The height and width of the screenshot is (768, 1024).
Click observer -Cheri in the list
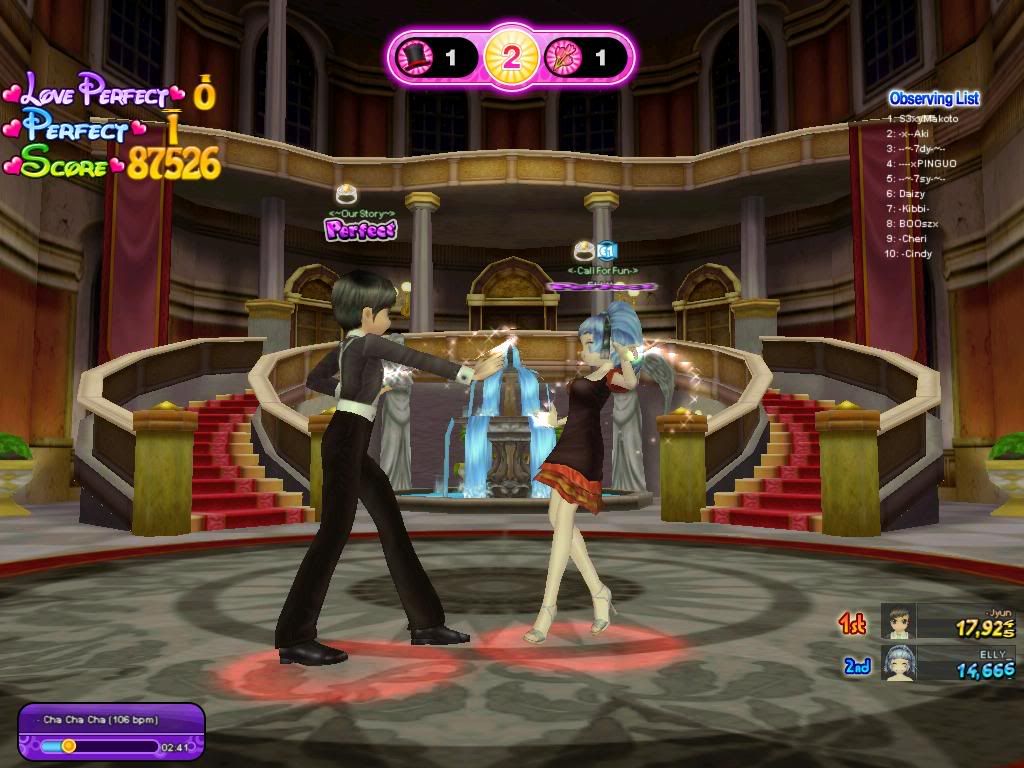[912, 238]
